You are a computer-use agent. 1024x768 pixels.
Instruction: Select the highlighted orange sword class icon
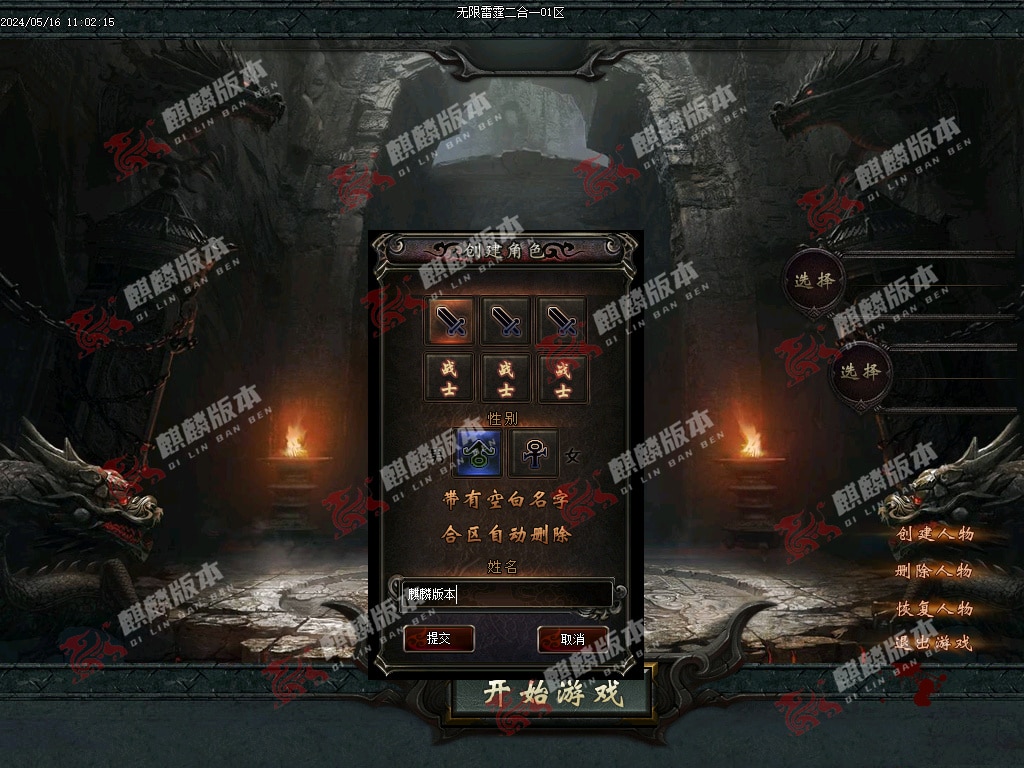(x=451, y=320)
